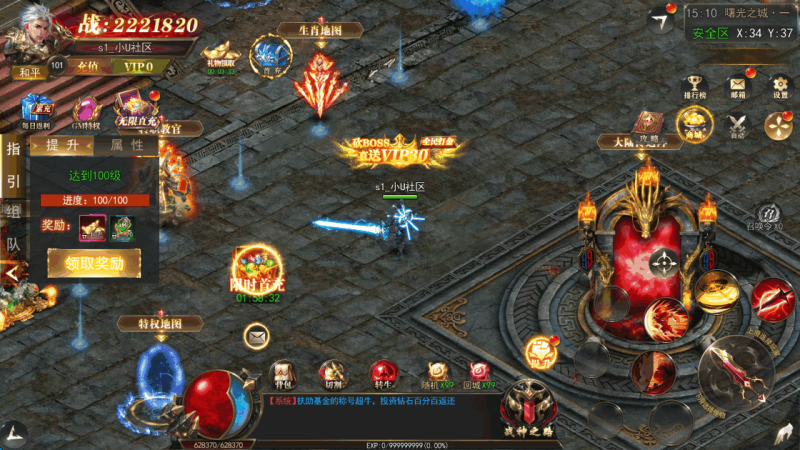Open the 邮箱 mailbox icon
800x450 pixels.
(737, 87)
